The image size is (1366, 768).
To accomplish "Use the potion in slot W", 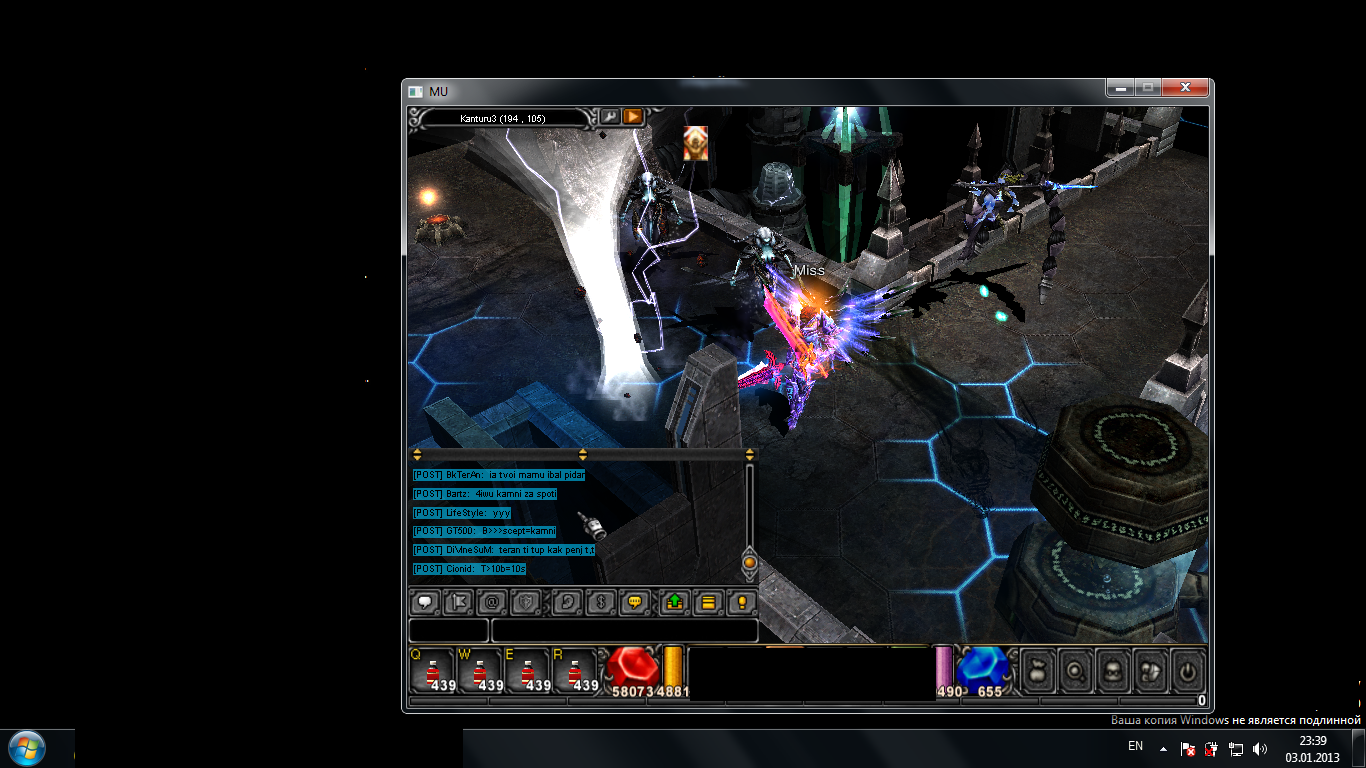I will [x=480, y=670].
